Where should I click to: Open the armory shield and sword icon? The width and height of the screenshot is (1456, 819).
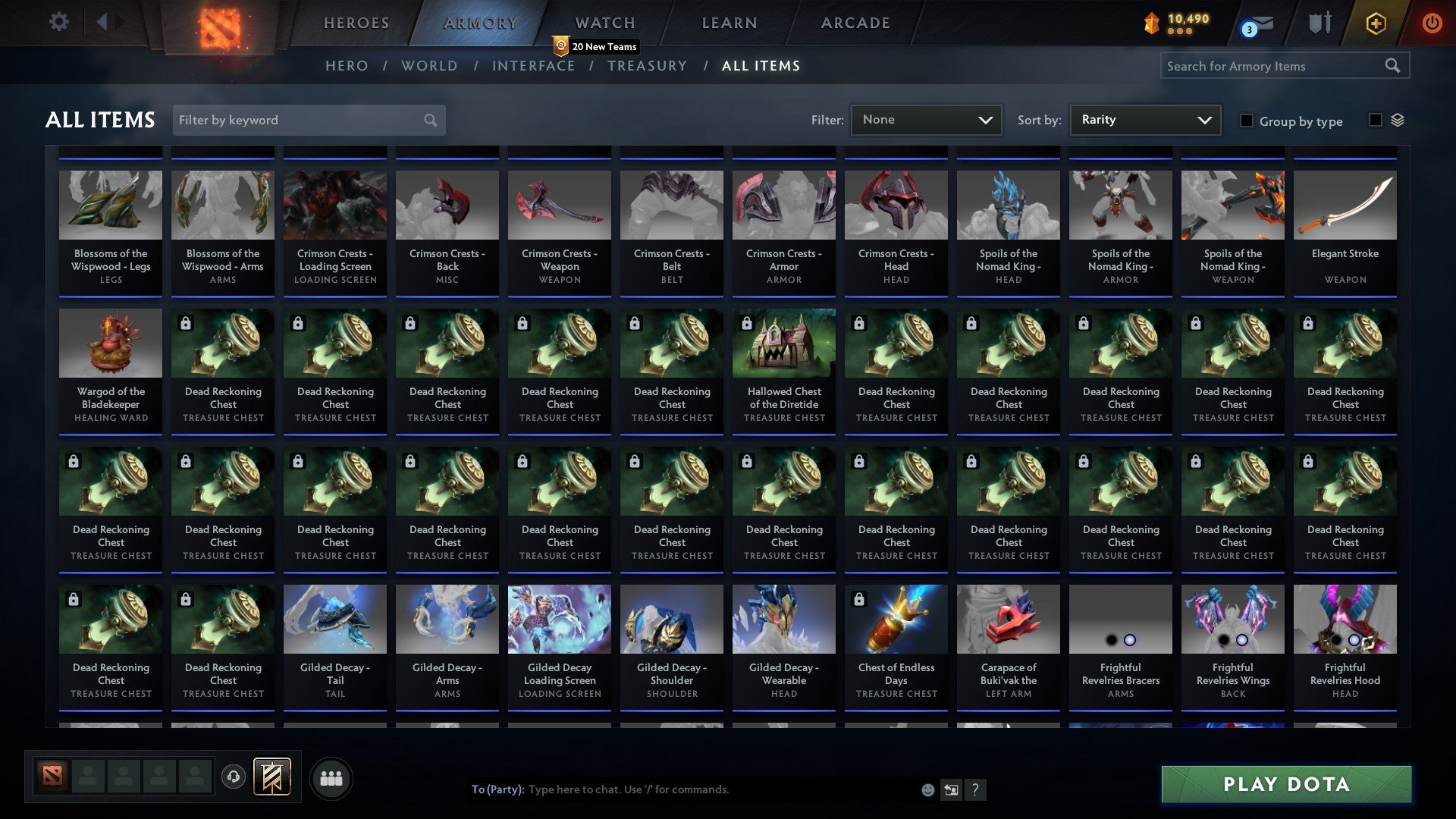1319,23
